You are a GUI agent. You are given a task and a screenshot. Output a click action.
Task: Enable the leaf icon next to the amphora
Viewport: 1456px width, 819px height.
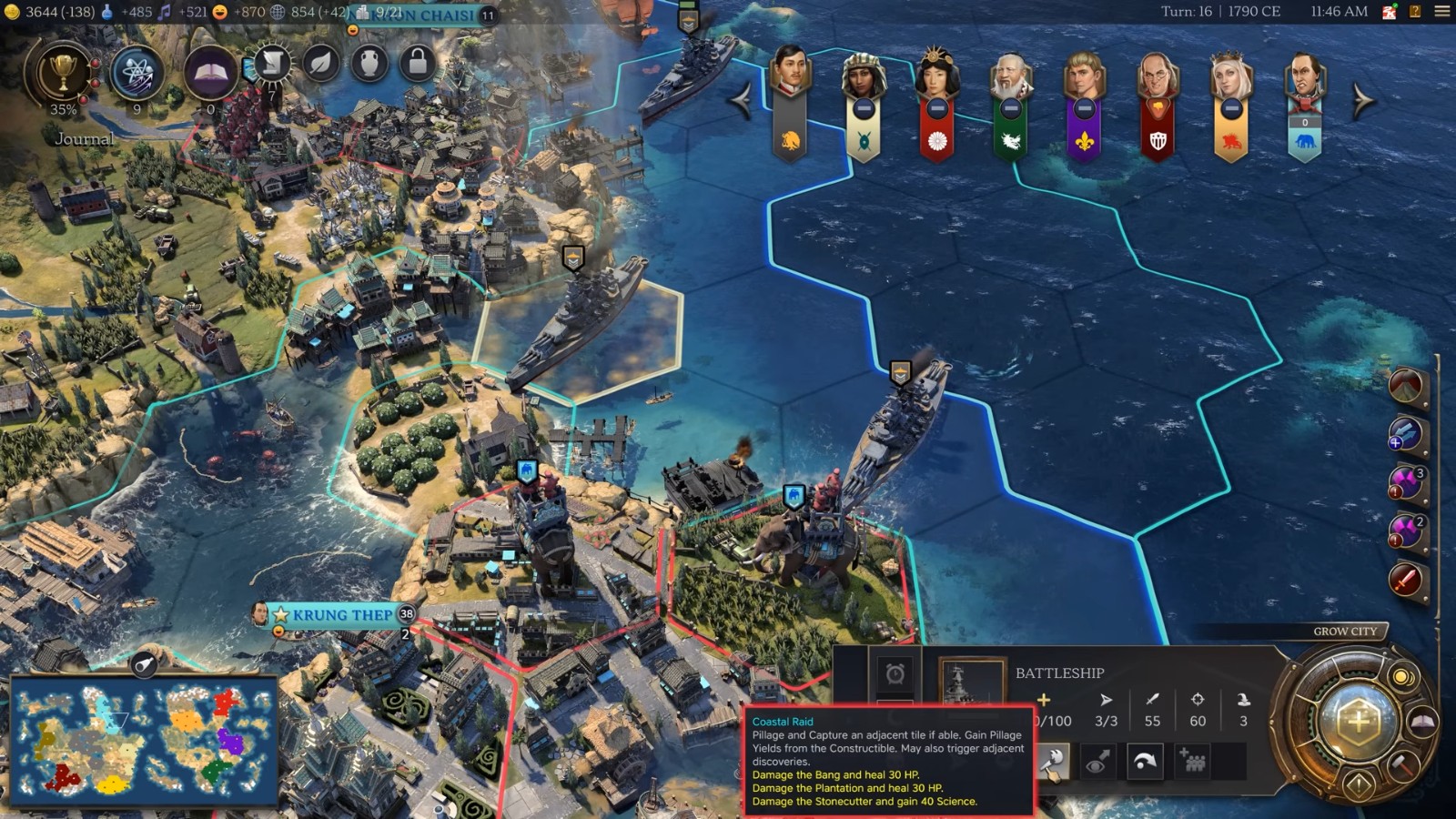tap(318, 64)
